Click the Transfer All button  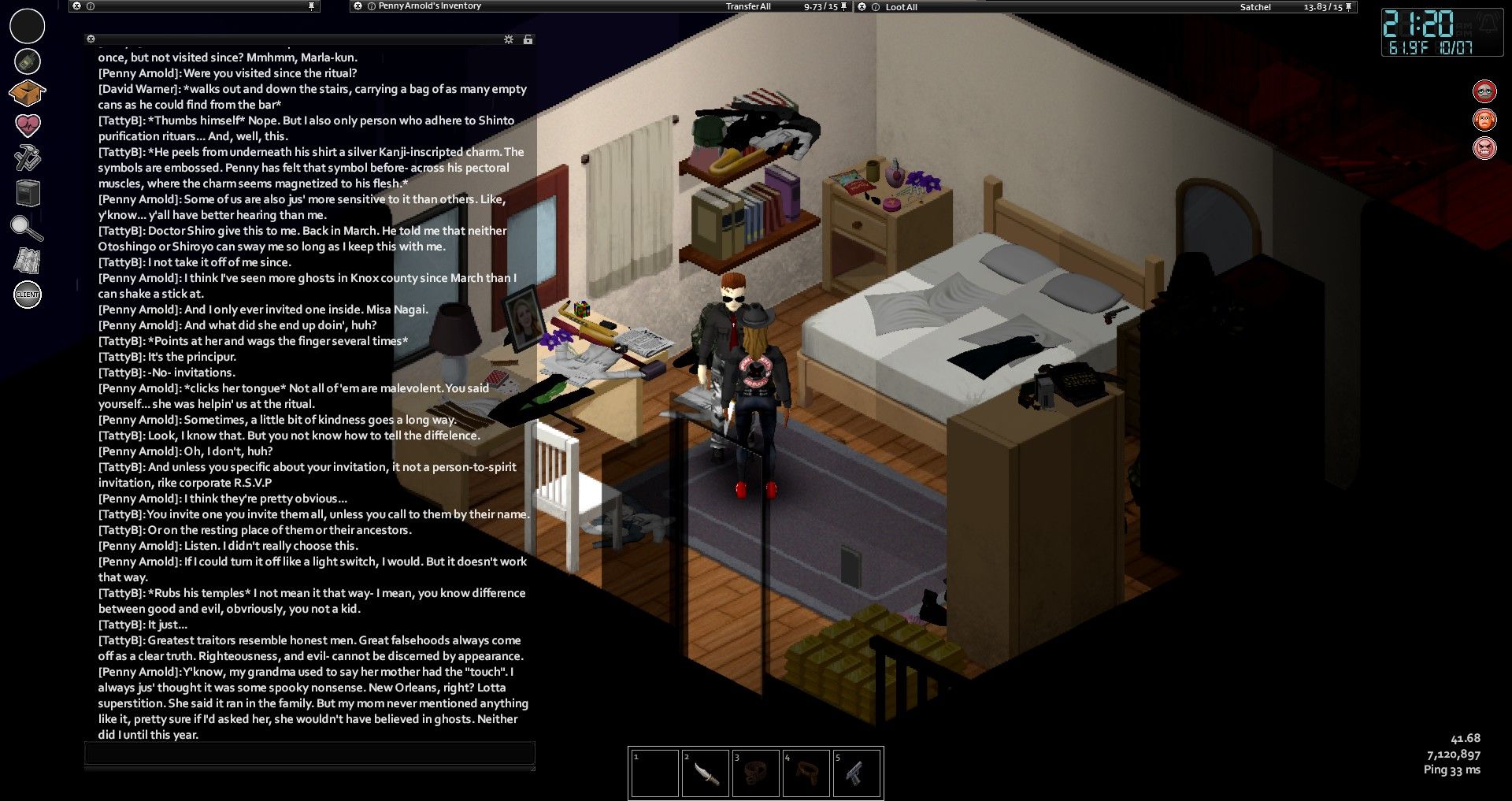(x=748, y=6)
